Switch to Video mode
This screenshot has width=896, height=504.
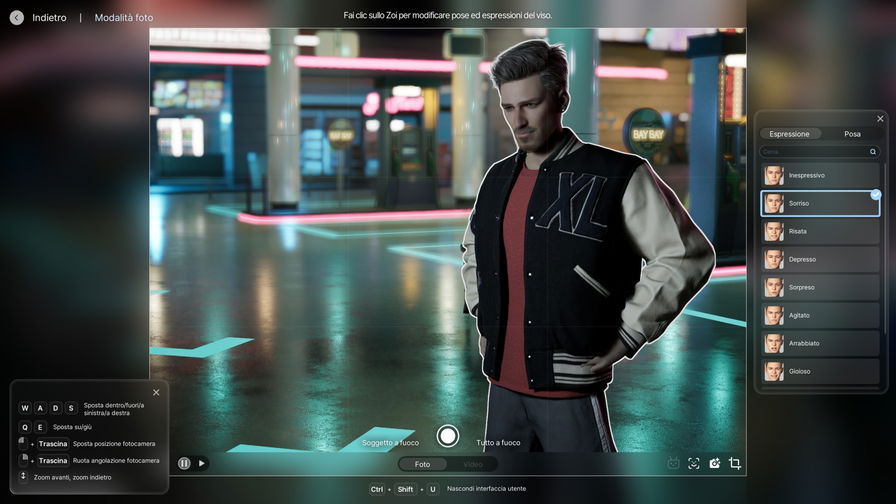coord(472,464)
